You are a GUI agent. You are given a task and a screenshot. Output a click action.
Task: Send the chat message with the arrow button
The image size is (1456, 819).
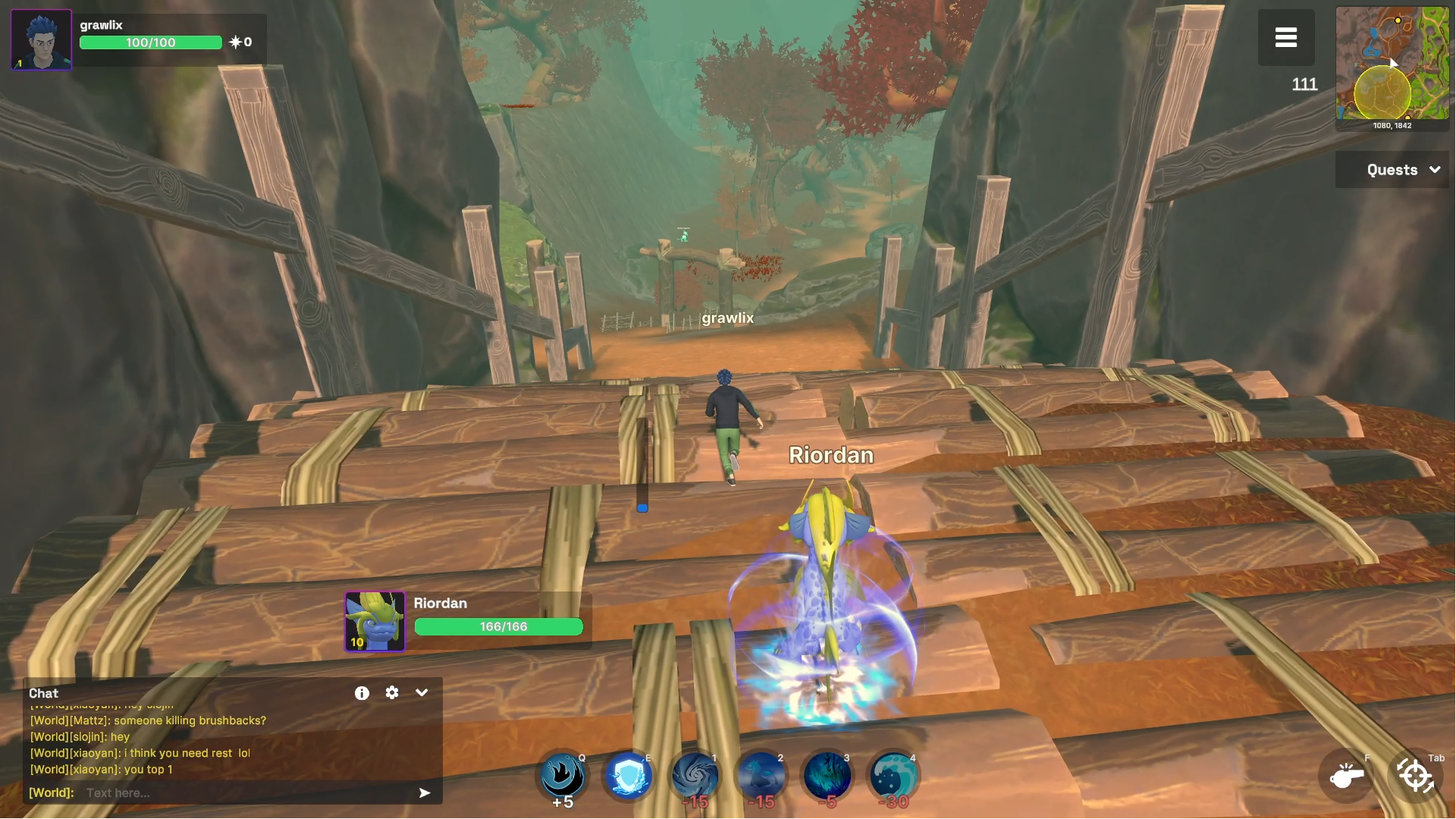pos(425,792)
